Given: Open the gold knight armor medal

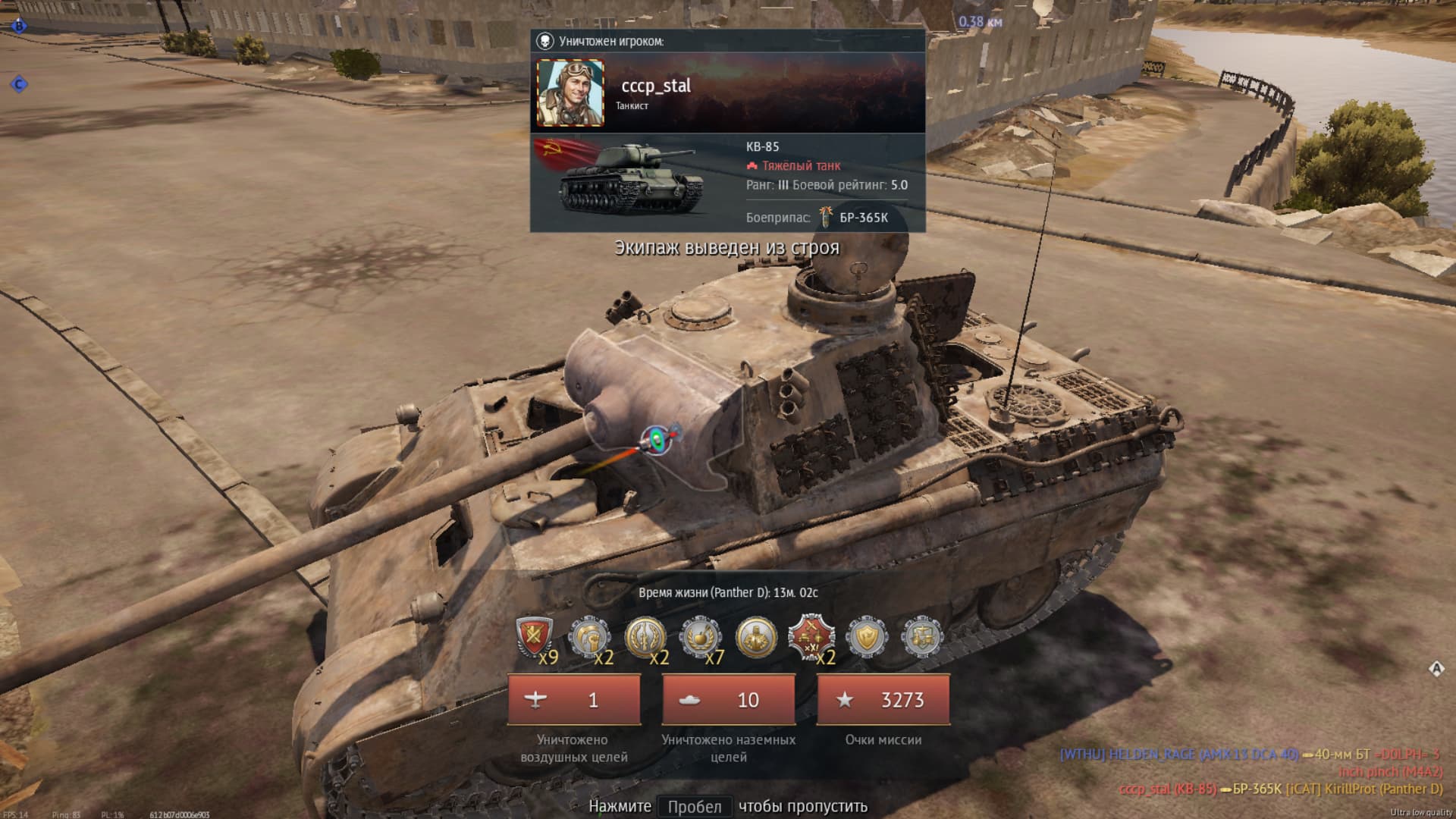Looking at the screenshot, I should pos(756,638).
